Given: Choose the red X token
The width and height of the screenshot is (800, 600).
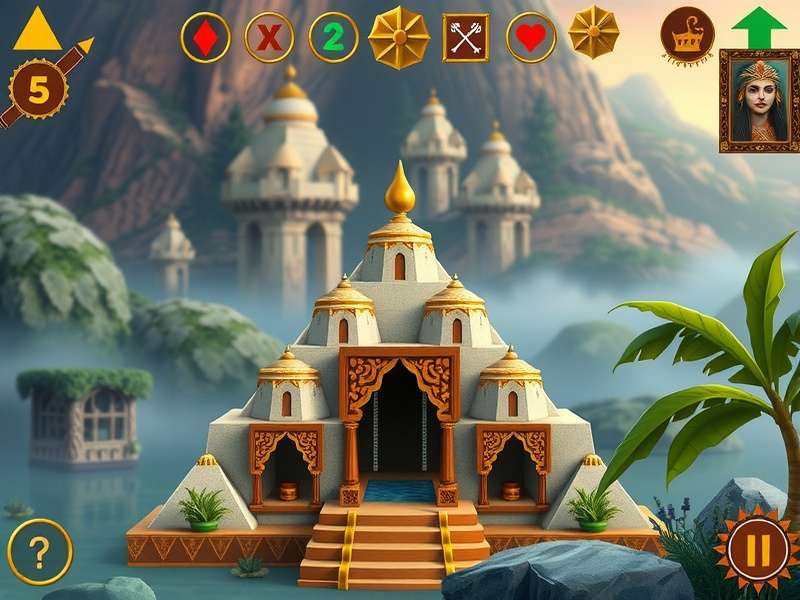Looking at the screenshot, I should tap(269, 38).
